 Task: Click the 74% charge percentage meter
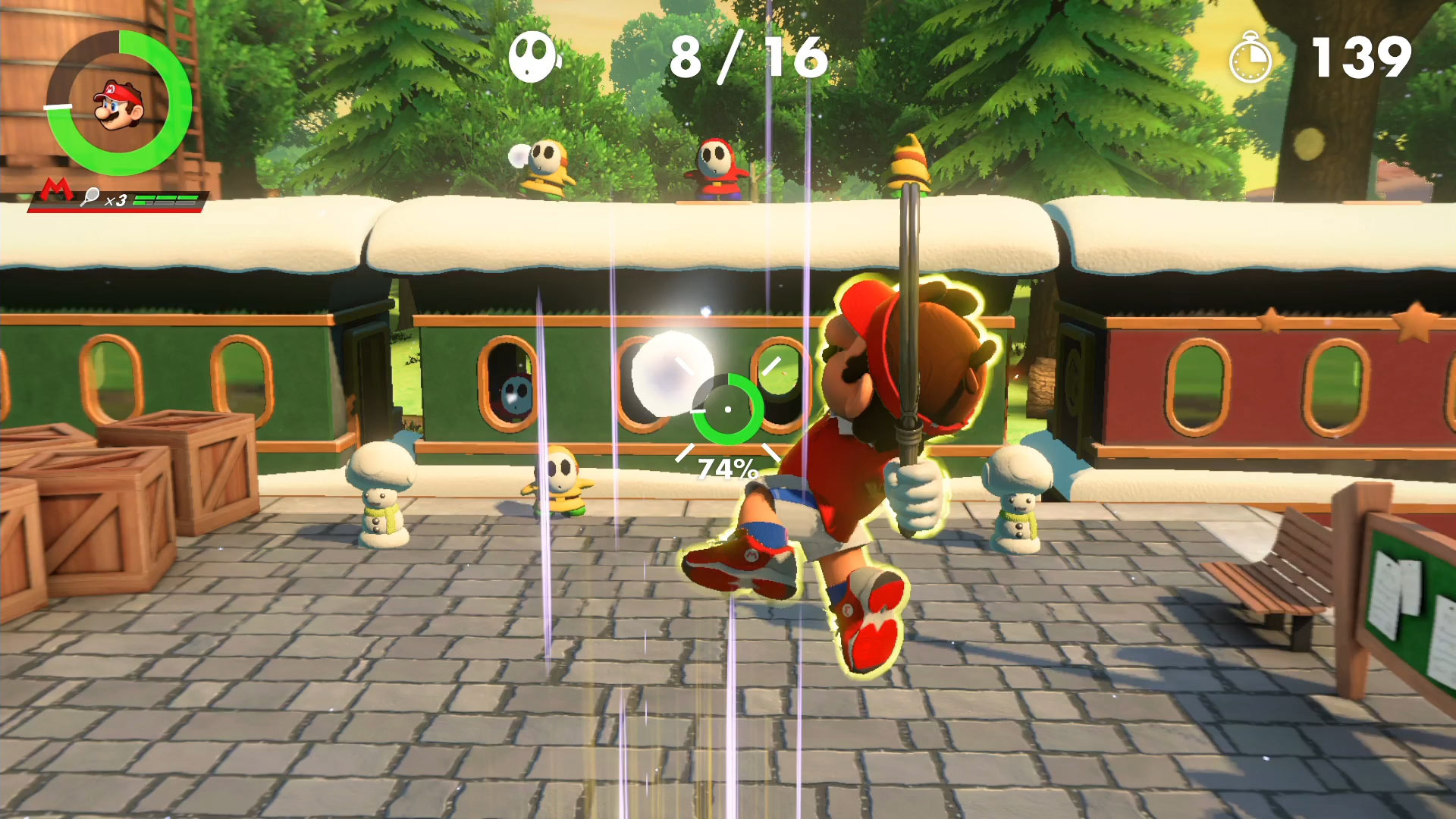pyautogui.click(x=730, y=468)
